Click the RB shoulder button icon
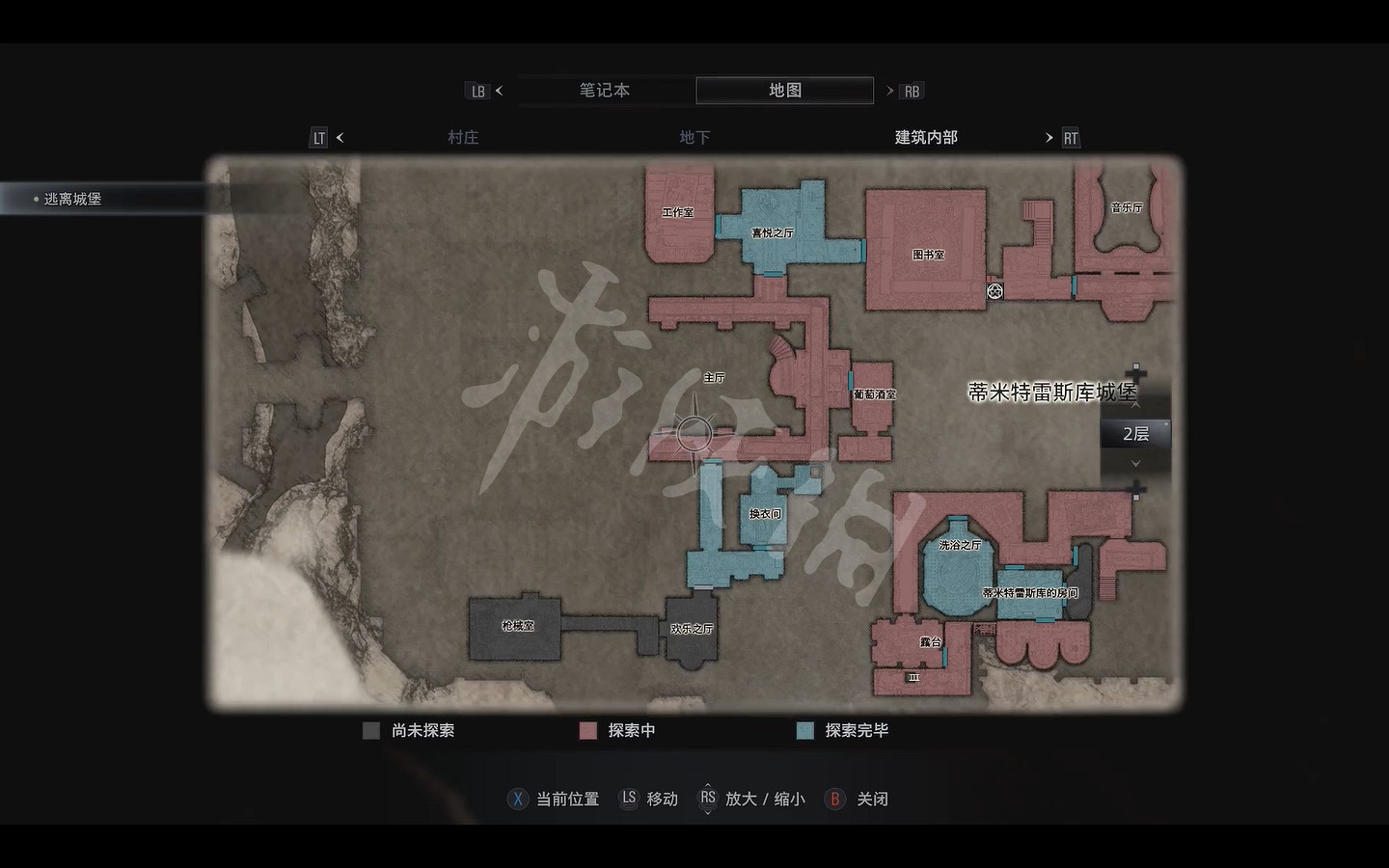This screenshot has width=1389, height=868. coord(911,90)
